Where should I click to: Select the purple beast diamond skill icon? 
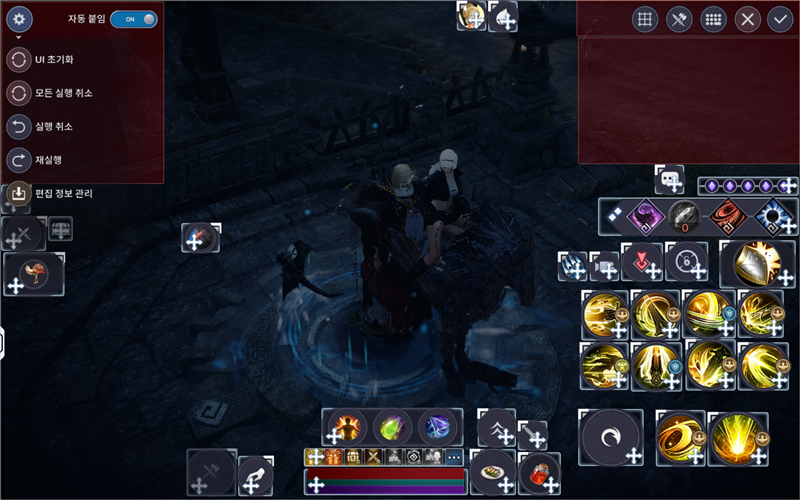[645, 216]
